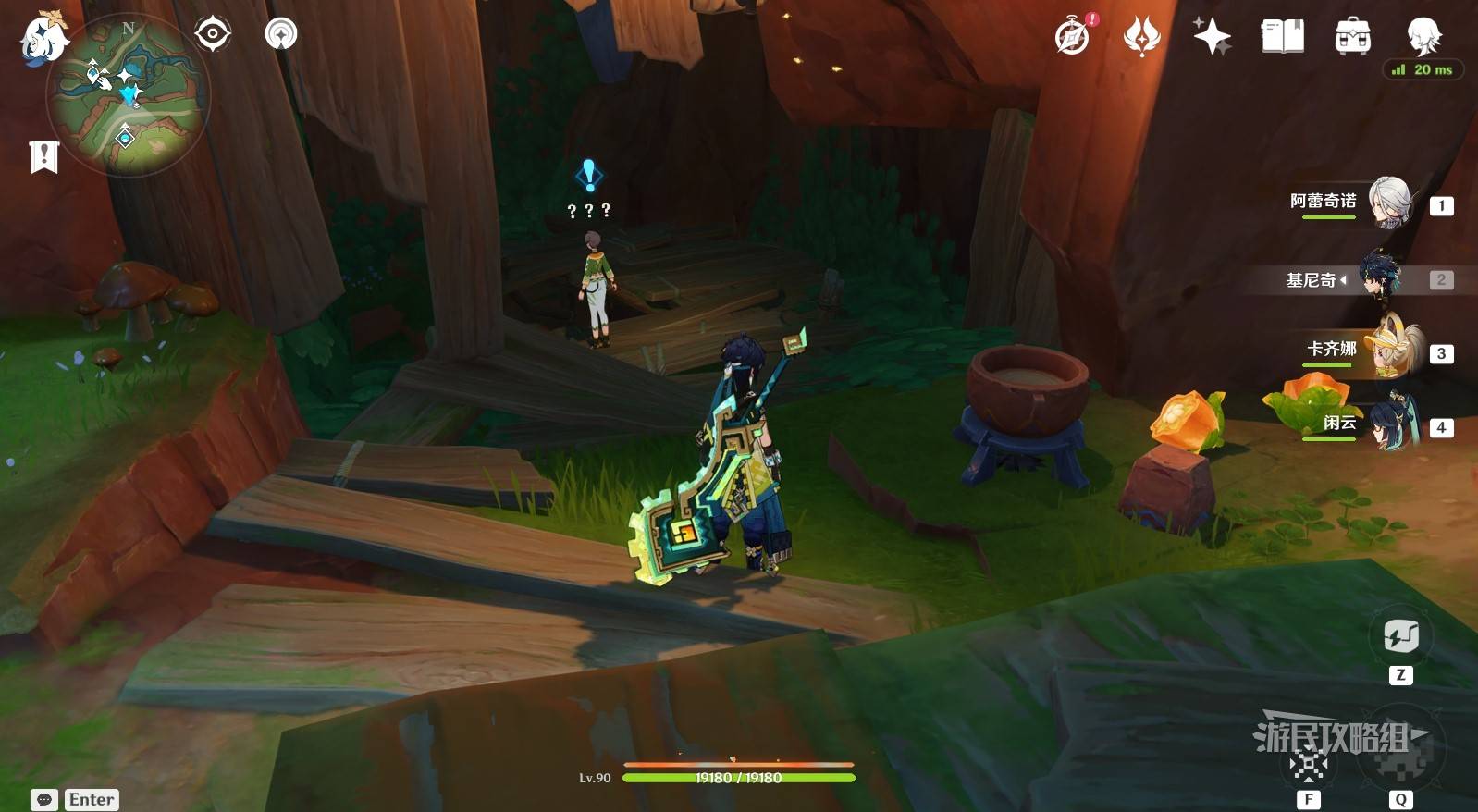Switch to party member 闲云
The image size is (1478, 812).
[x=1391, y=424]
